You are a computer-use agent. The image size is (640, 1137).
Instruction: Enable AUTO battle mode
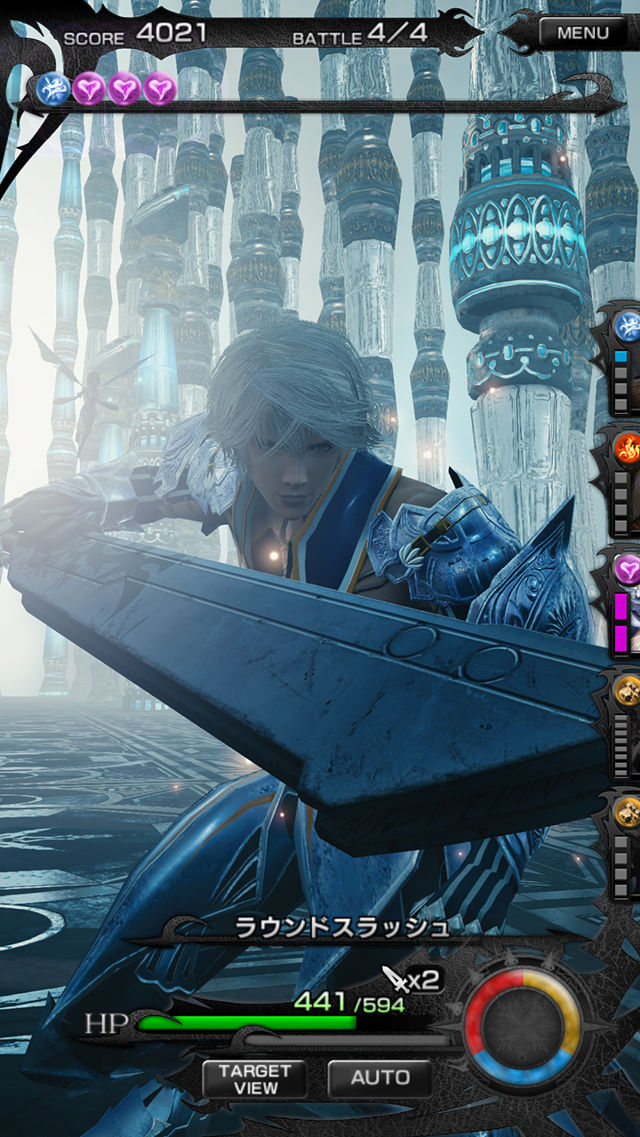pyautogui.click(x=380, y=1078)
